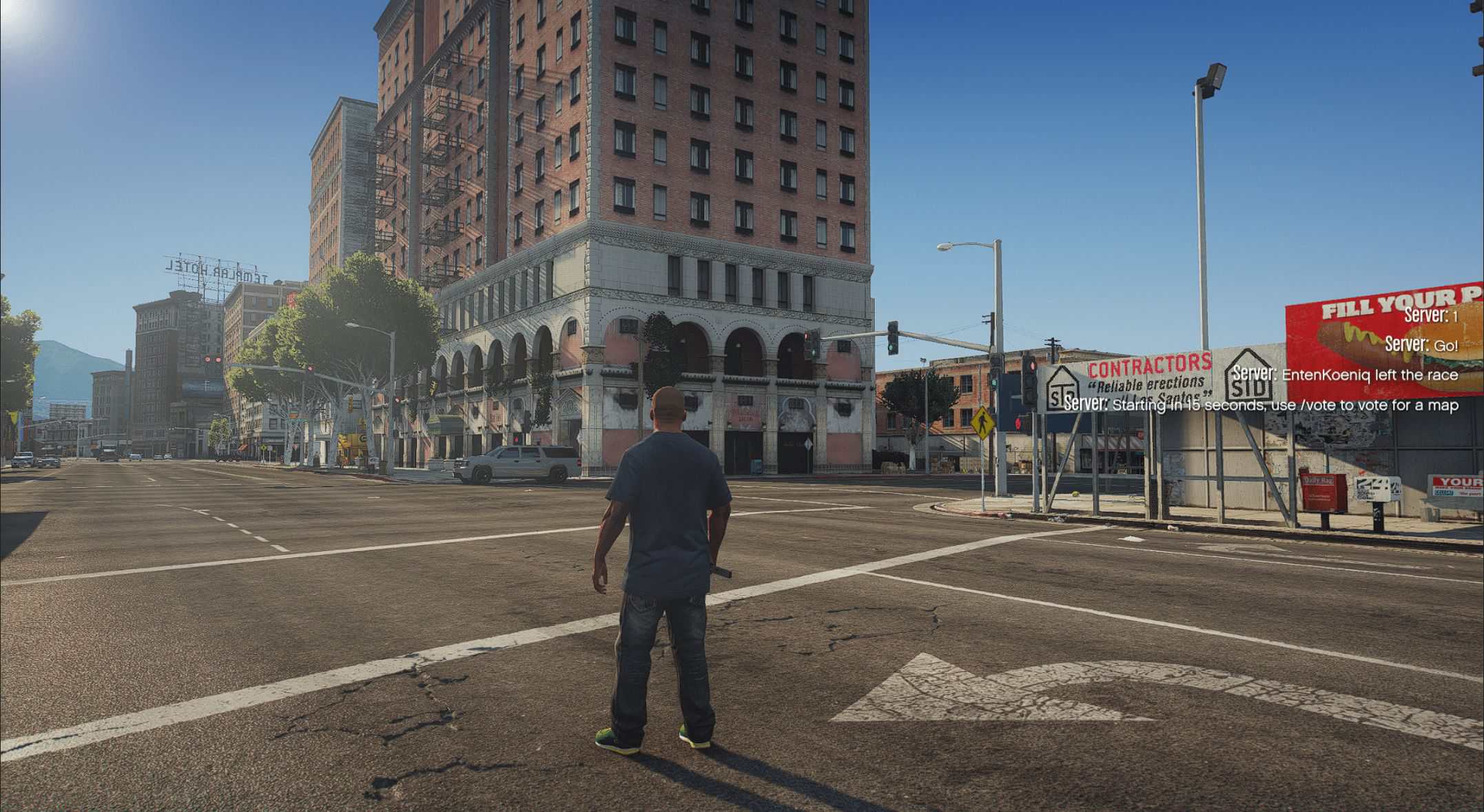Click the "EntenKoeniq left the race" chat message

pos(1346,375)
